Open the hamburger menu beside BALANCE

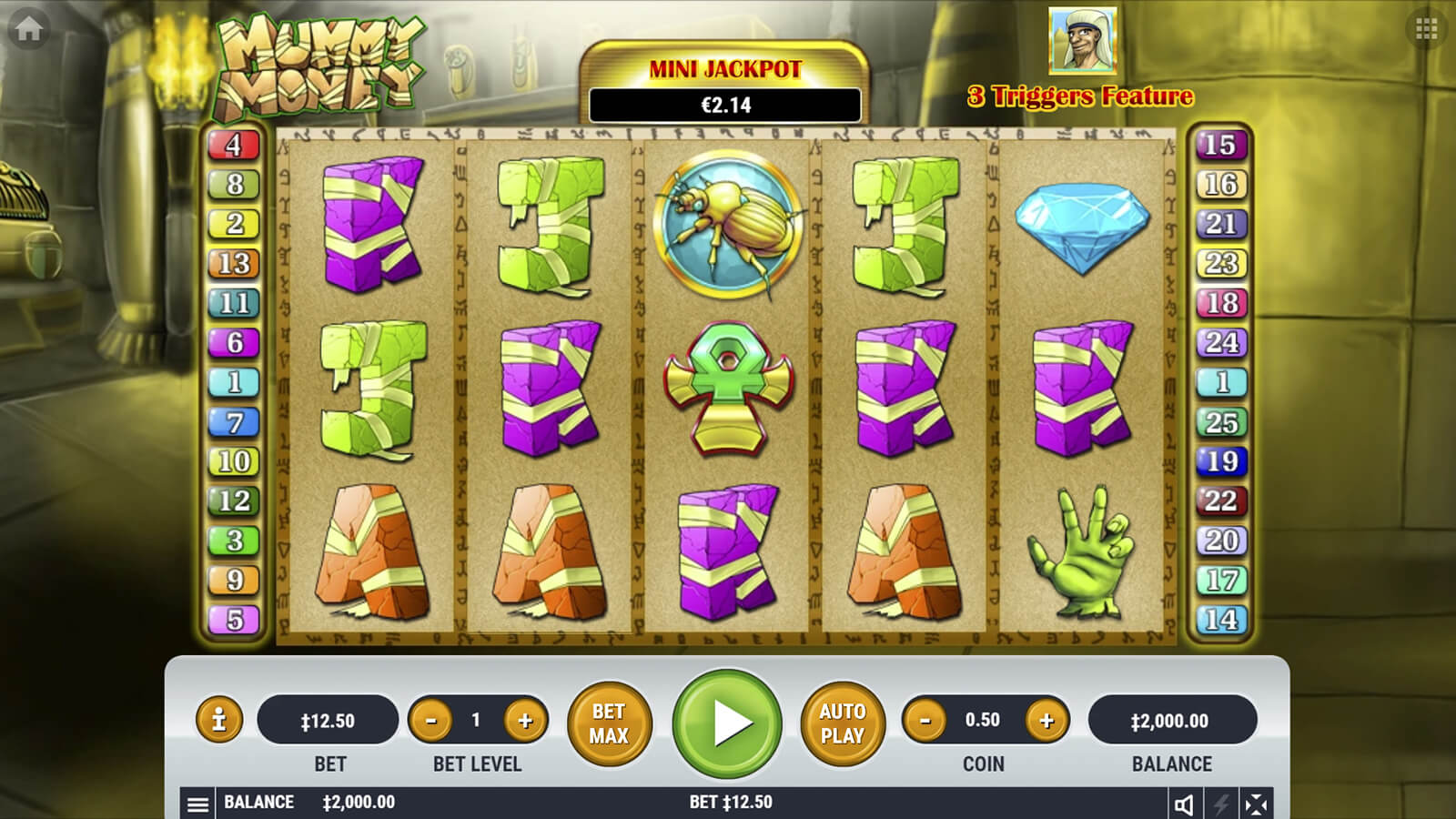click(197, 804)
